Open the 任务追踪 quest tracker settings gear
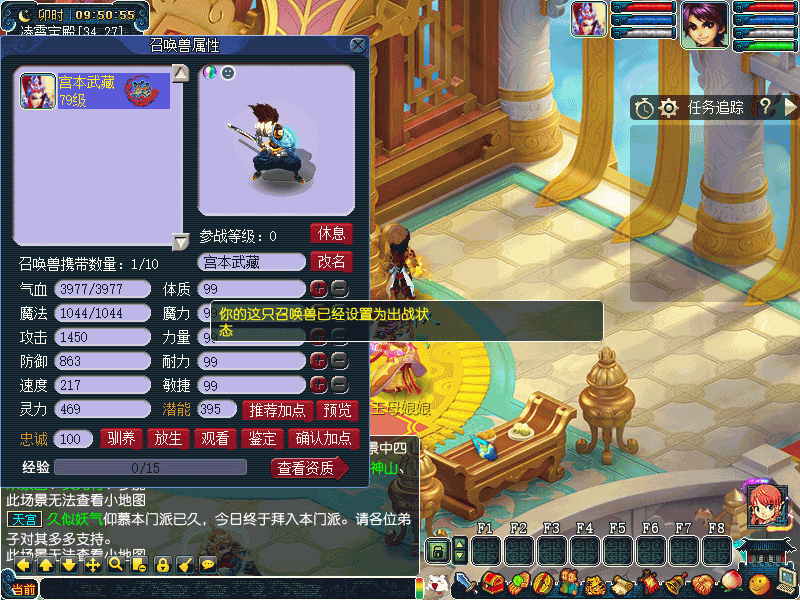800x600 pixels. pyautogui.click(x=669, y=108)
